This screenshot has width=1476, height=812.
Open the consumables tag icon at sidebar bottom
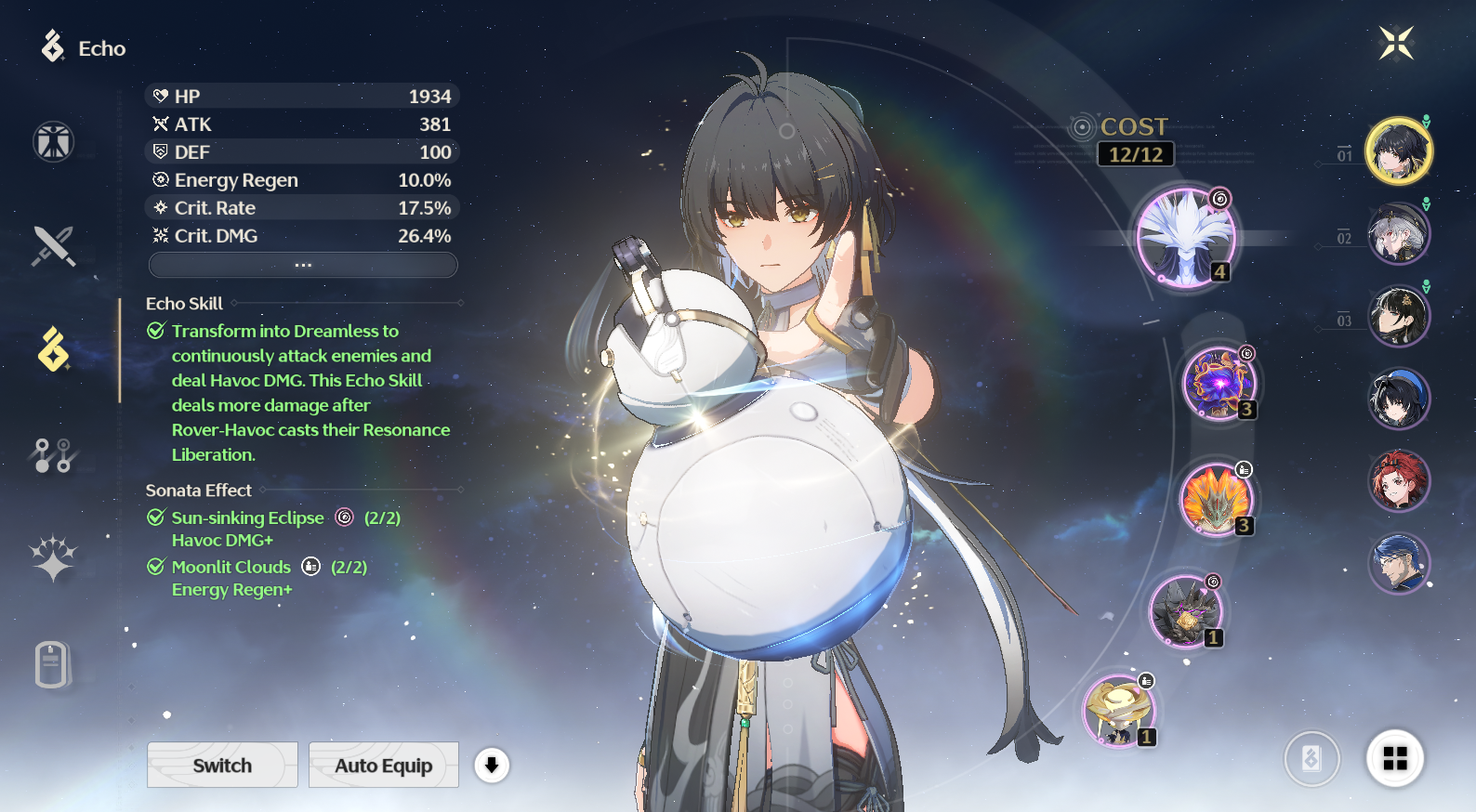(53, 662)
